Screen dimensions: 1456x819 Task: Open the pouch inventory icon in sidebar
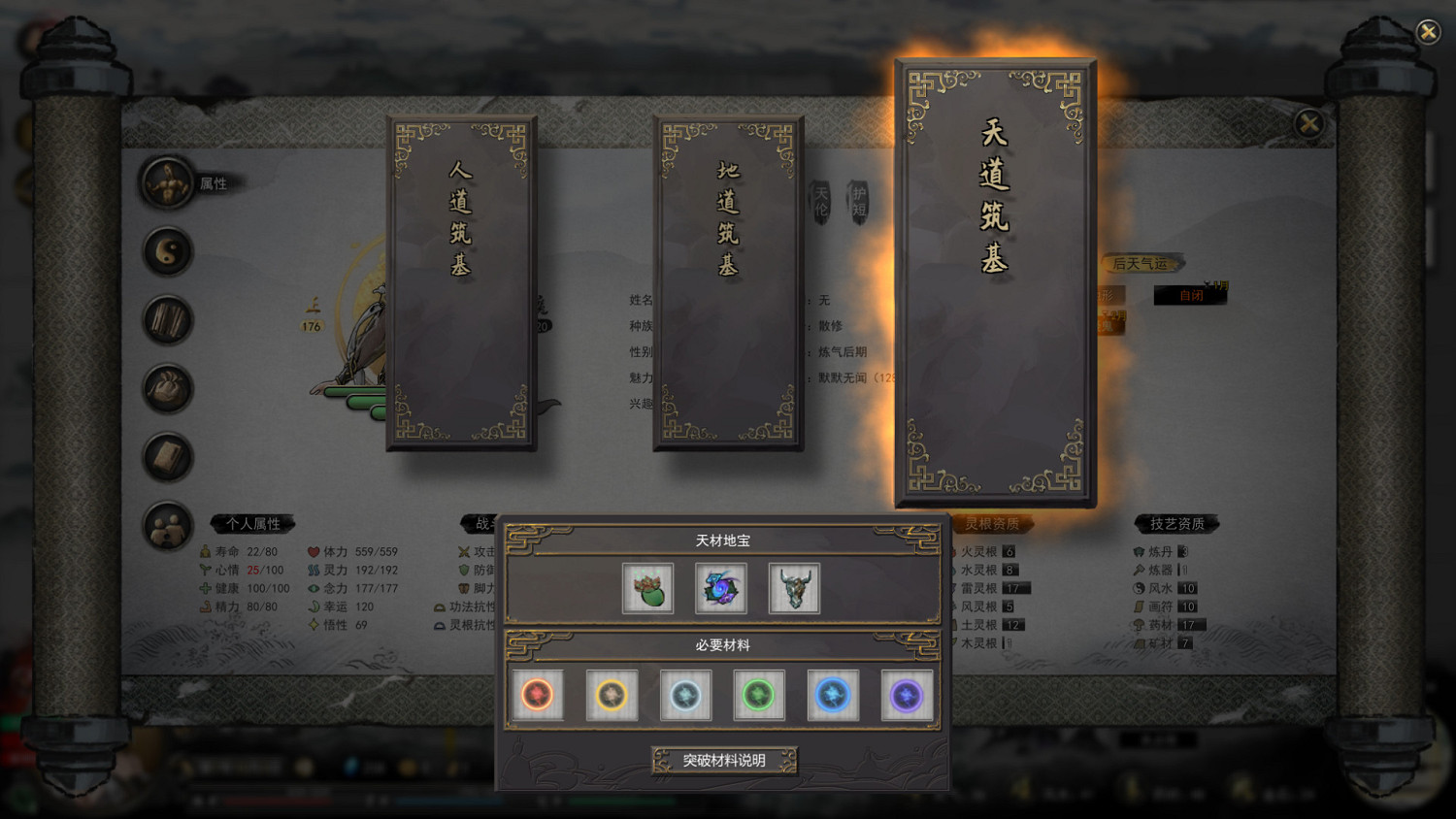click(x=167, y=388)
